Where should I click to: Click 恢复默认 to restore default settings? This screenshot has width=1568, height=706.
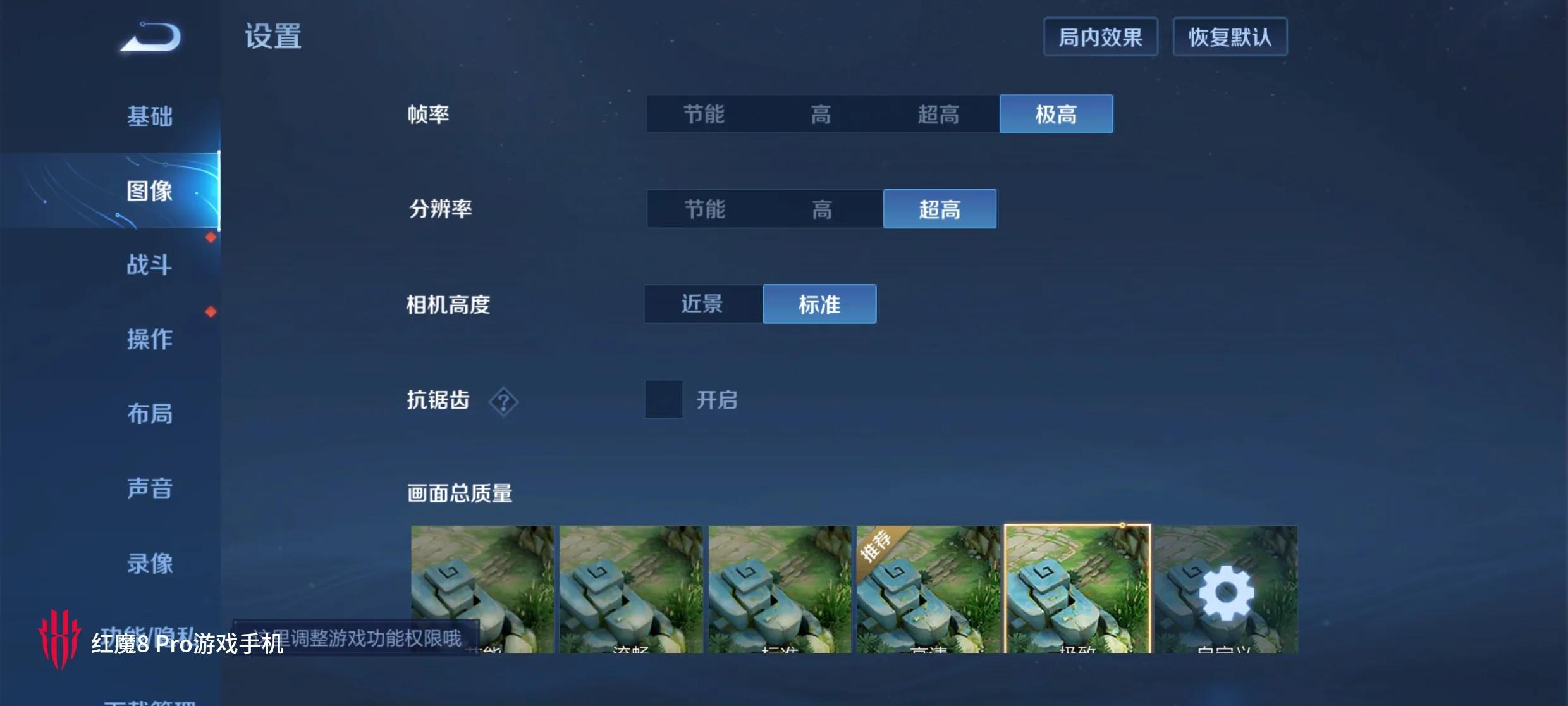1230,37
